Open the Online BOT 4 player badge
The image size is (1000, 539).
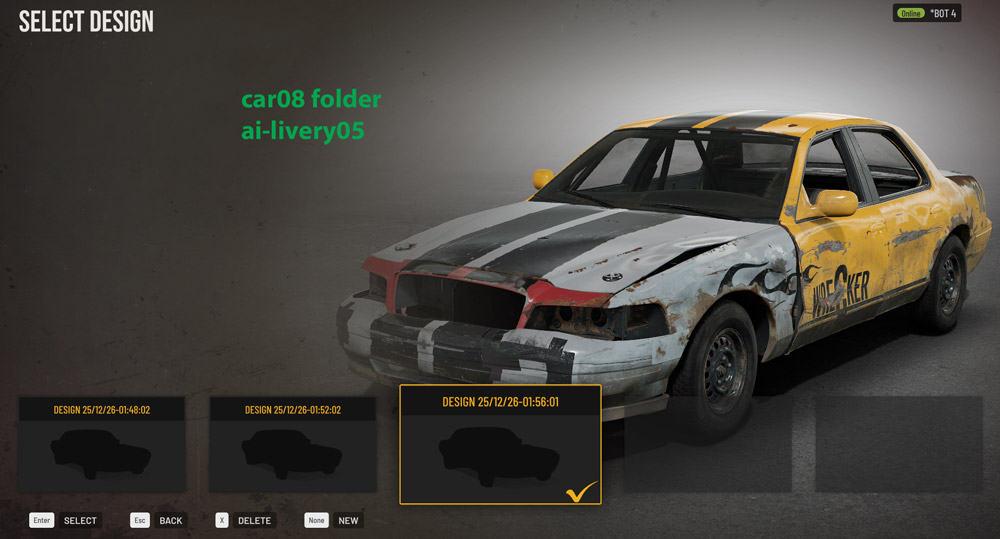(x=927, y=14)
